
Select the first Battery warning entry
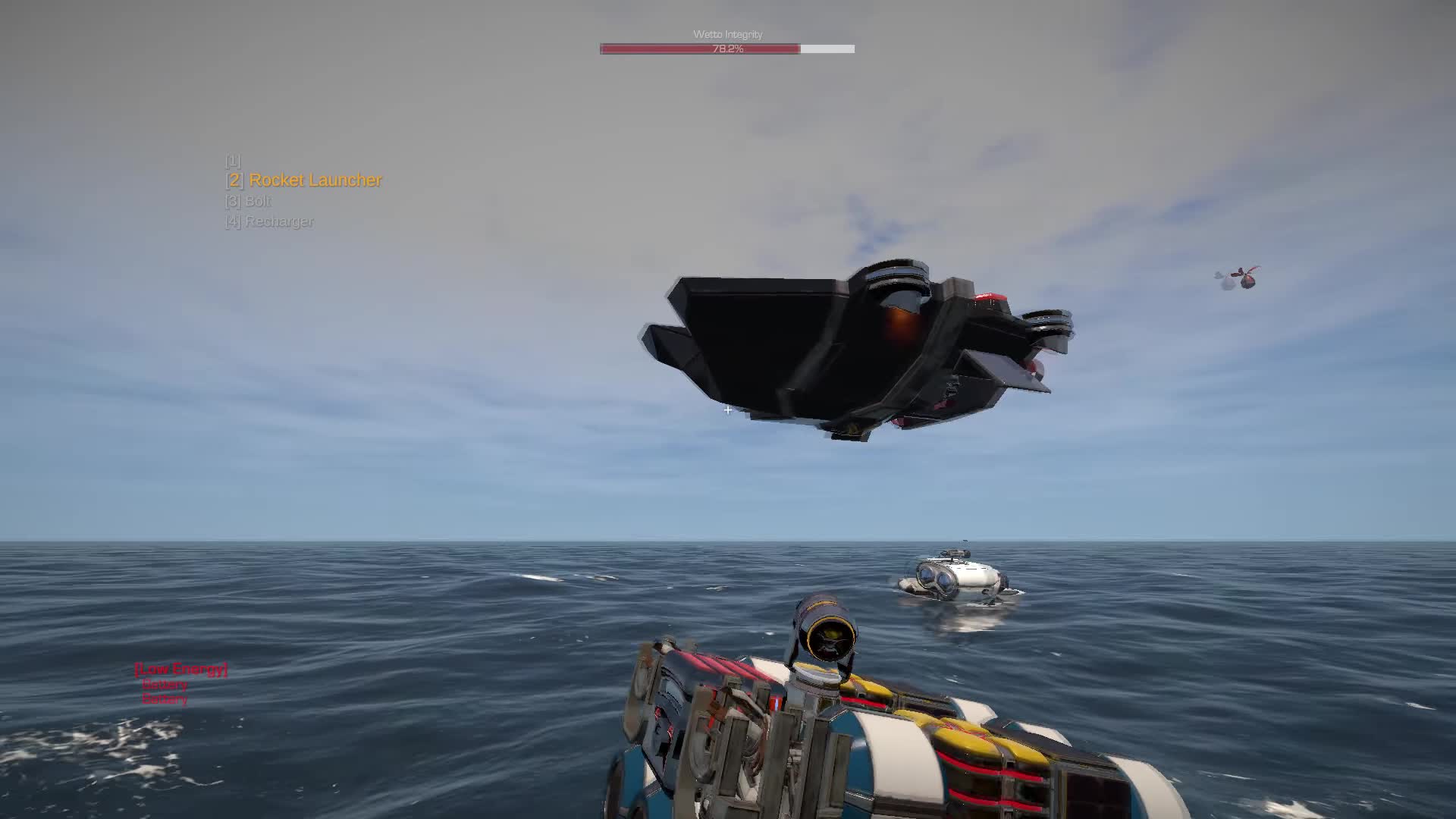pos(165,684)
